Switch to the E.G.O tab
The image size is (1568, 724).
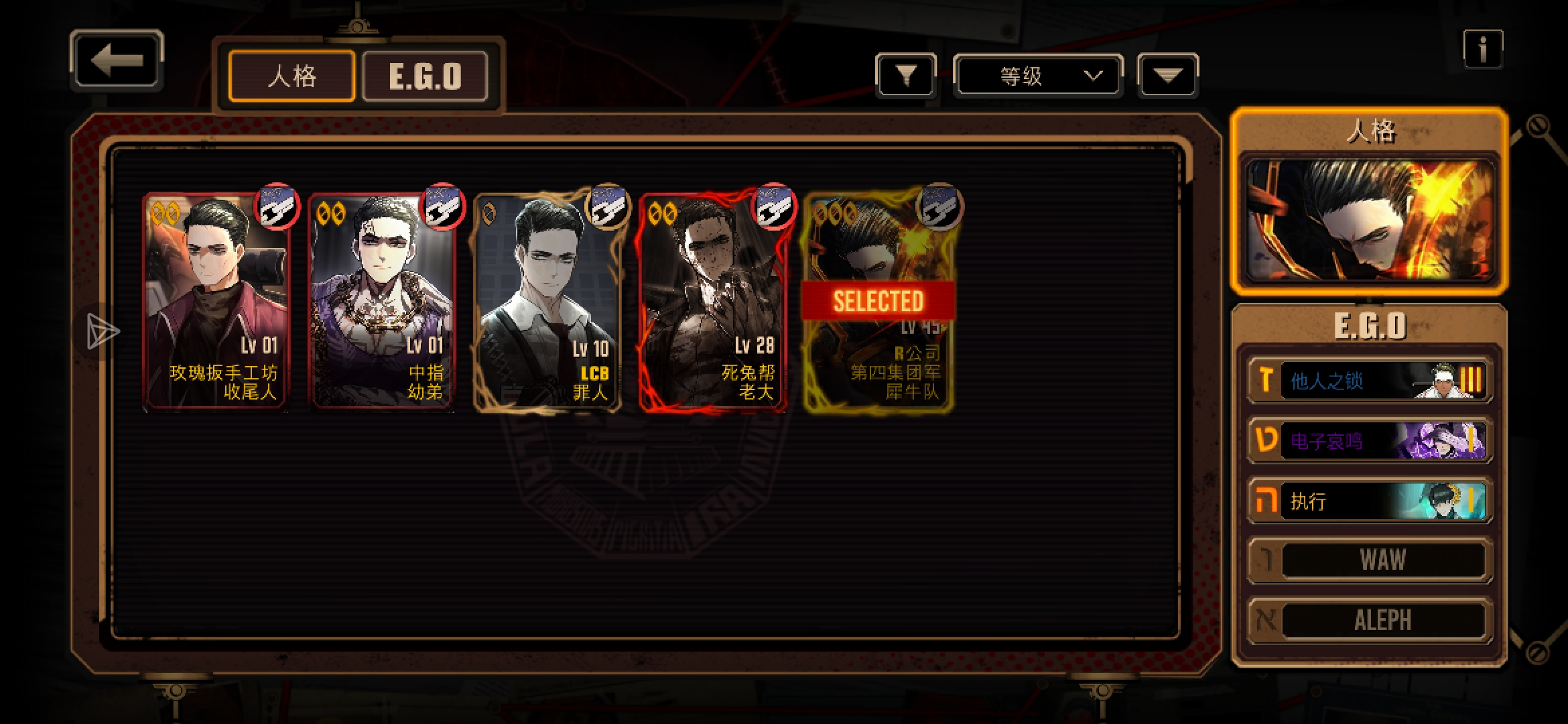[x=425, y=76]
